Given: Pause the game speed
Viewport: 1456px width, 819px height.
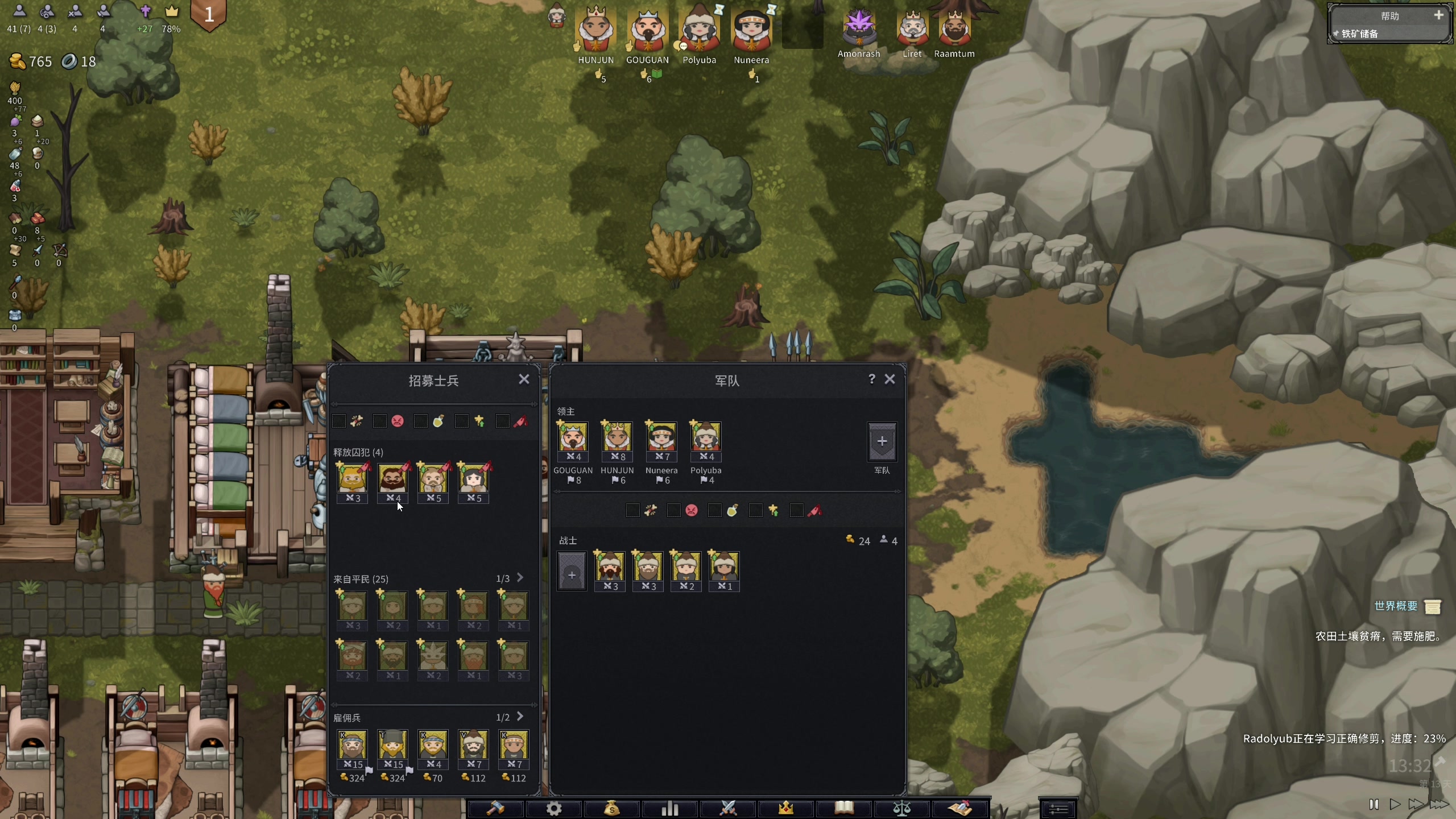Looking at the screenshot, I should (1374, 804).
